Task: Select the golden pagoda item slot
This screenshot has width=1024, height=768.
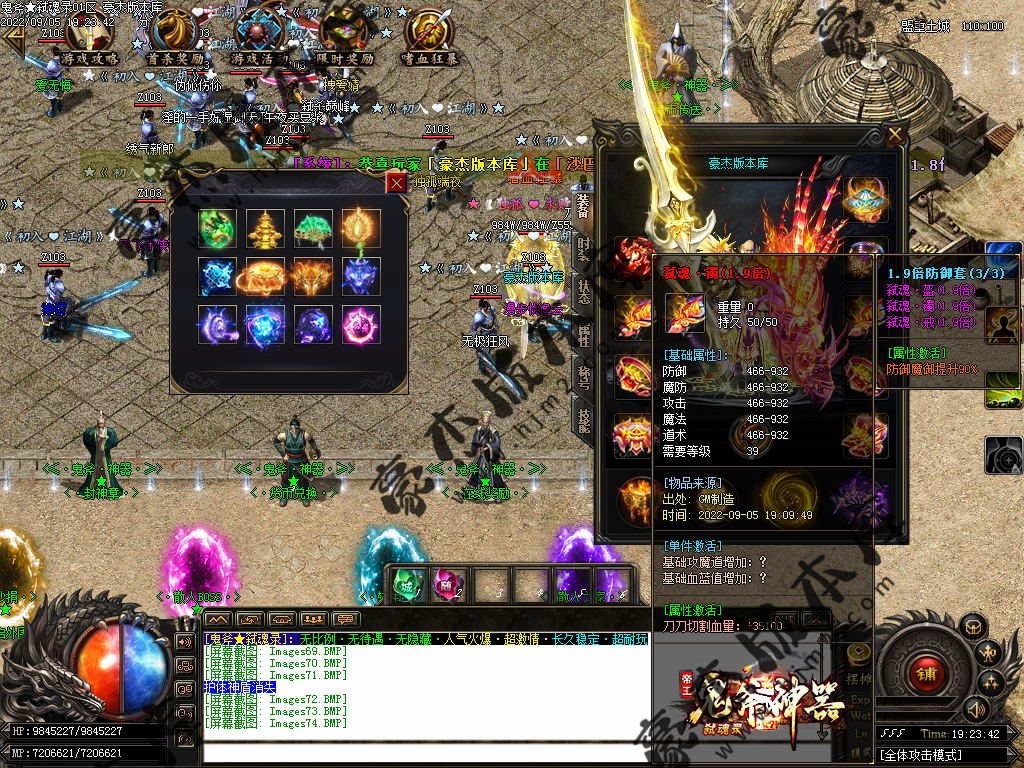Action: click(x=265, y=228)
